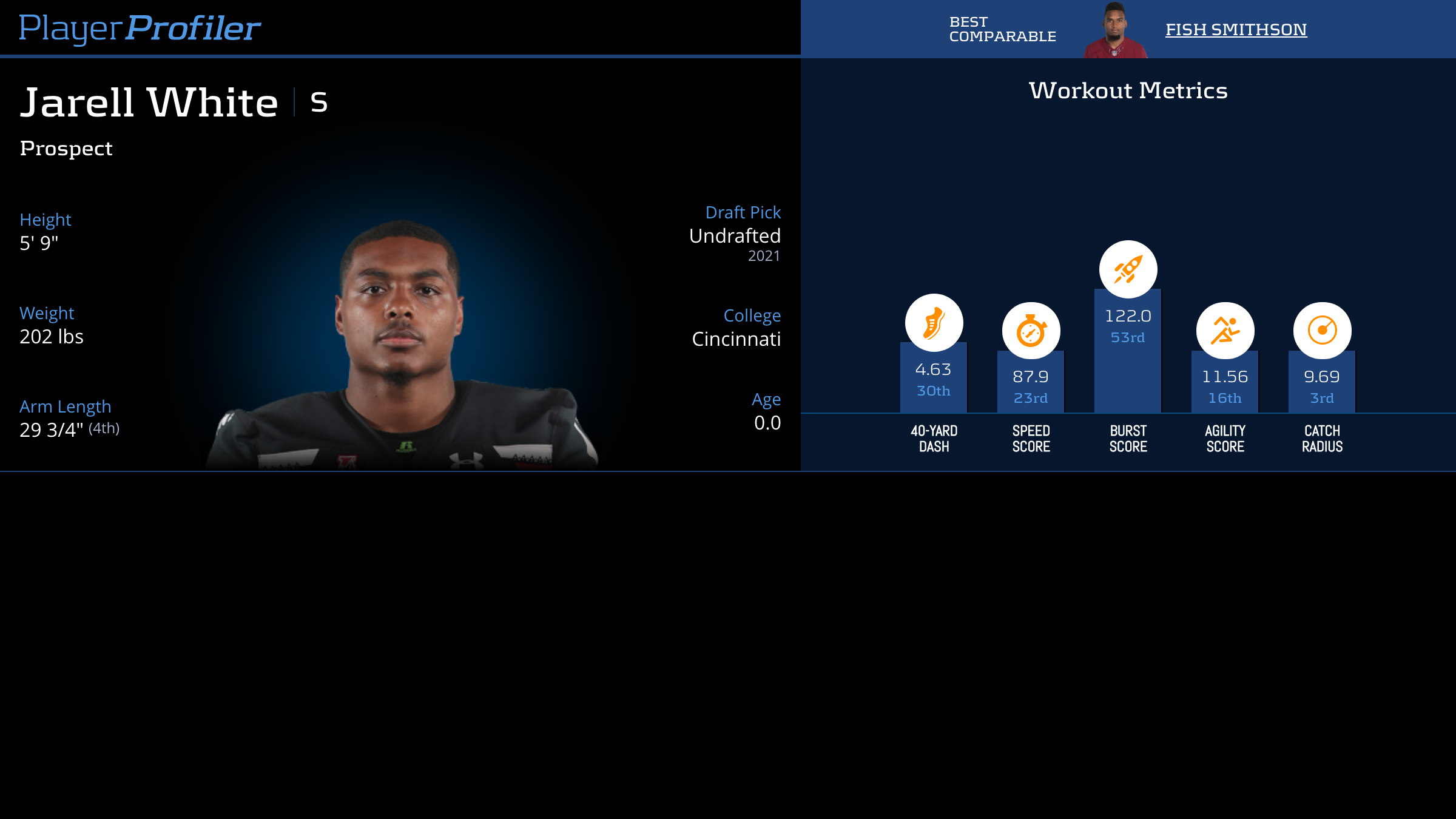Open the Fish Smithson comparable player link
Image resolution: width=1456 pixels, height=819 pixels.
click(1236, 29)
